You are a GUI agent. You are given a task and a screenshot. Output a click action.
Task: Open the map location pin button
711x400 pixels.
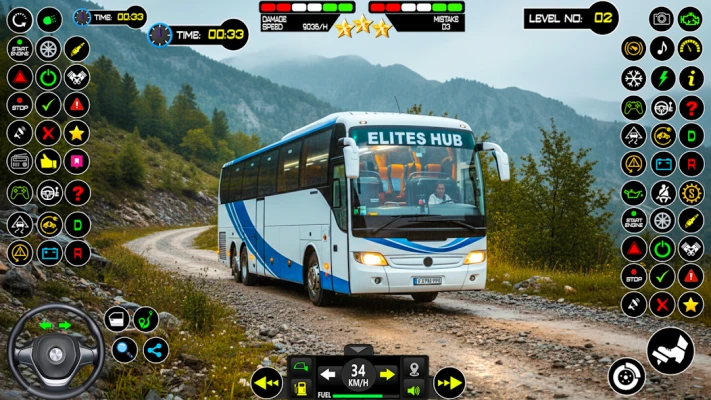click(x=413, y=368)
